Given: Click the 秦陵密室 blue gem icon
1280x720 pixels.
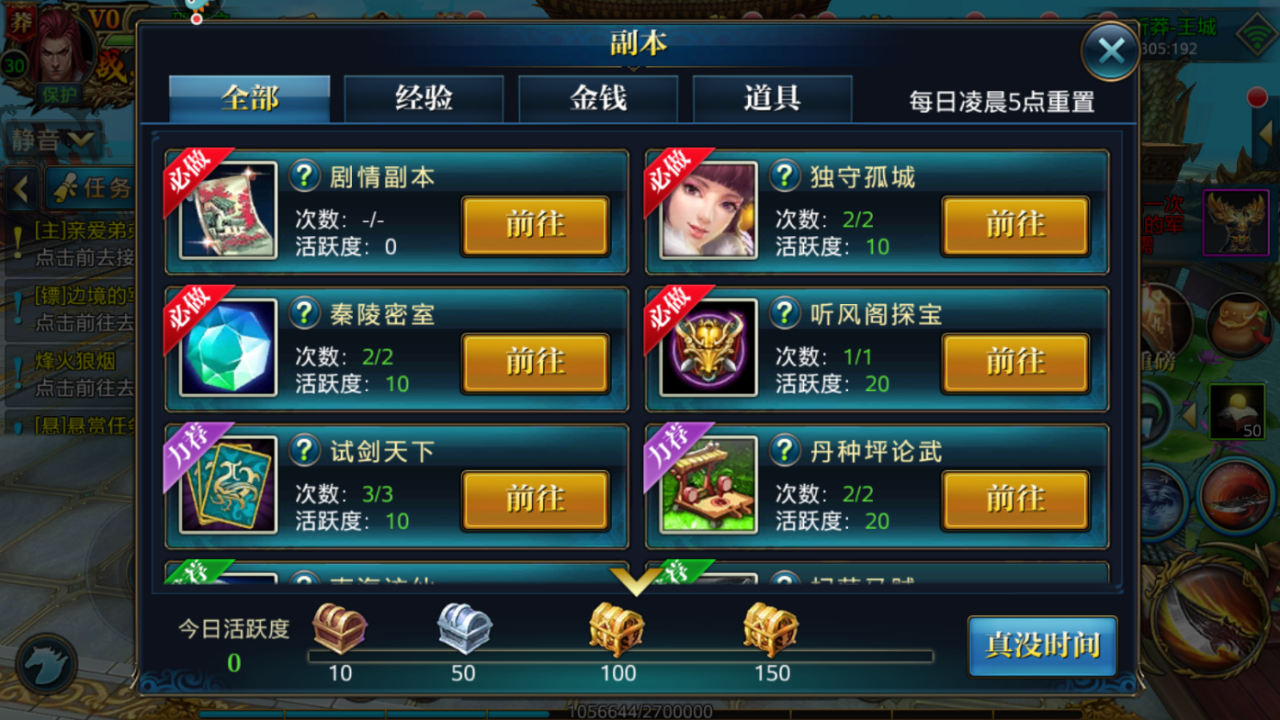Looking at the screenshot, I should [225, 350].
